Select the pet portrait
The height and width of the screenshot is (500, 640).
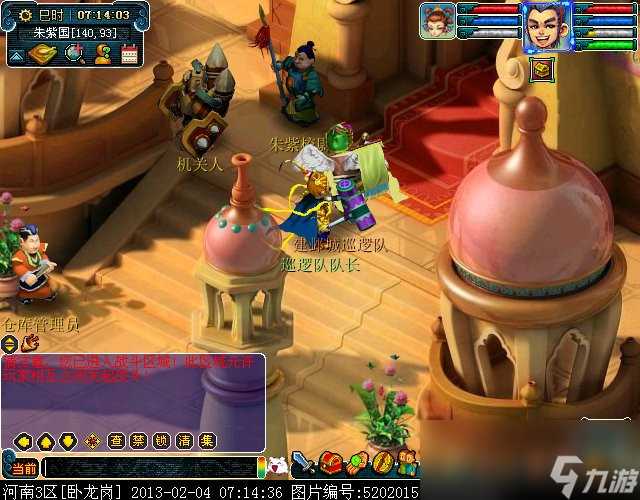[437, 21]
